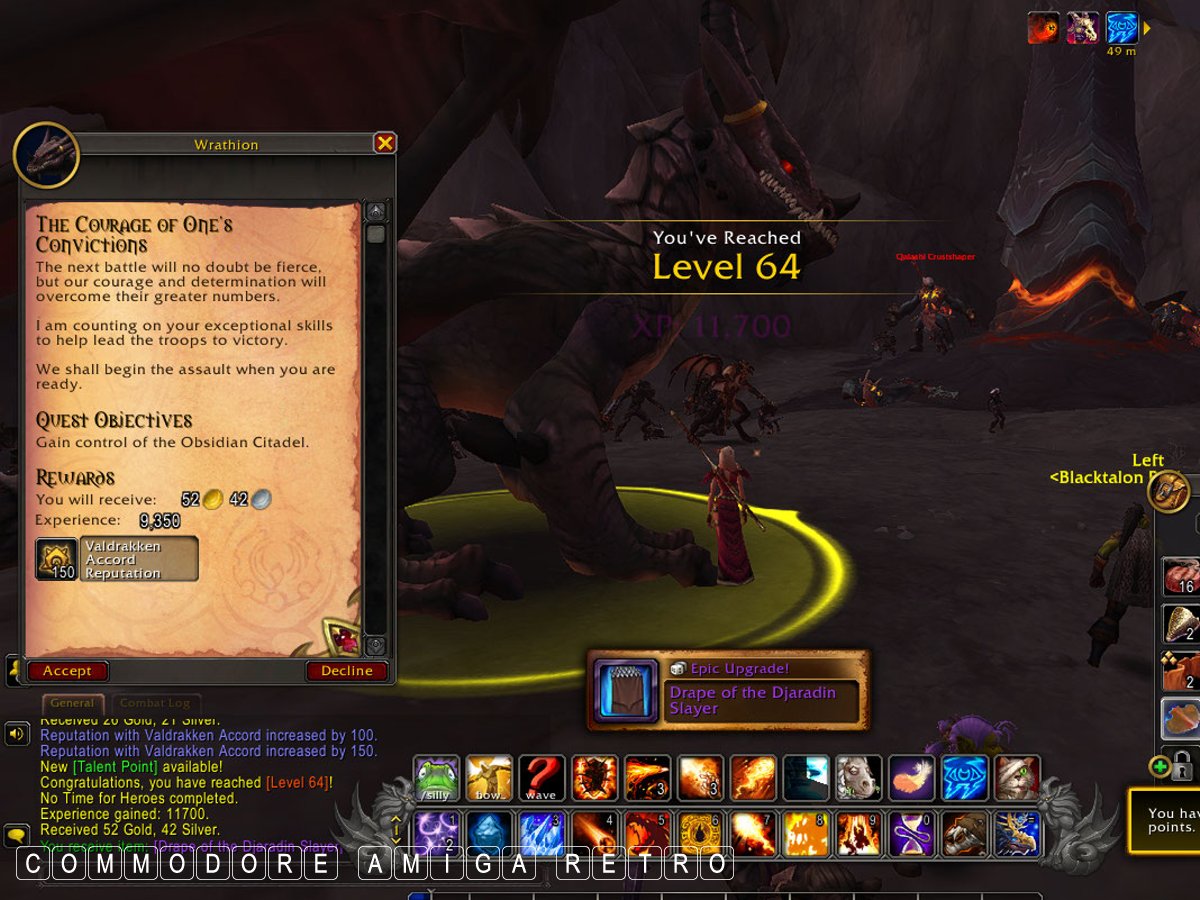Accept the Courage of One's Convictions quest
The width and height of the screenshot is (1200, 900).
click(x=67, y=671)
